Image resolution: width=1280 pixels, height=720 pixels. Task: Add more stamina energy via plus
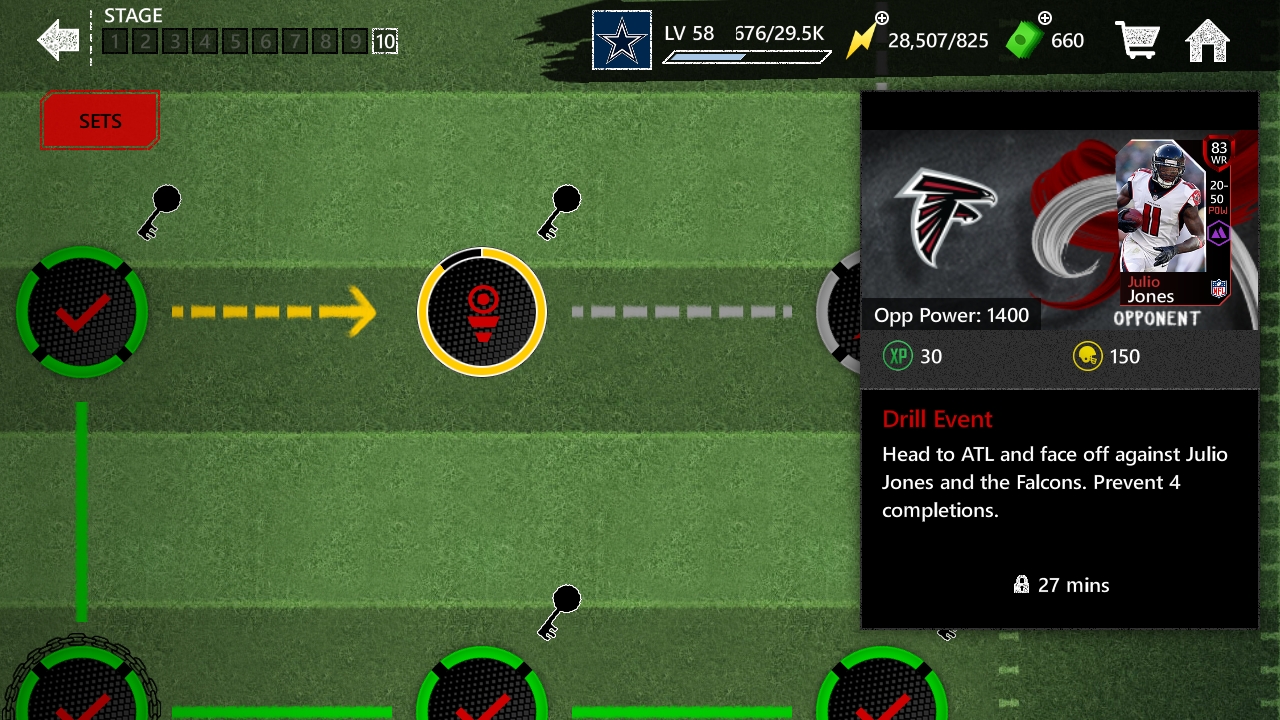coord(881,19)
